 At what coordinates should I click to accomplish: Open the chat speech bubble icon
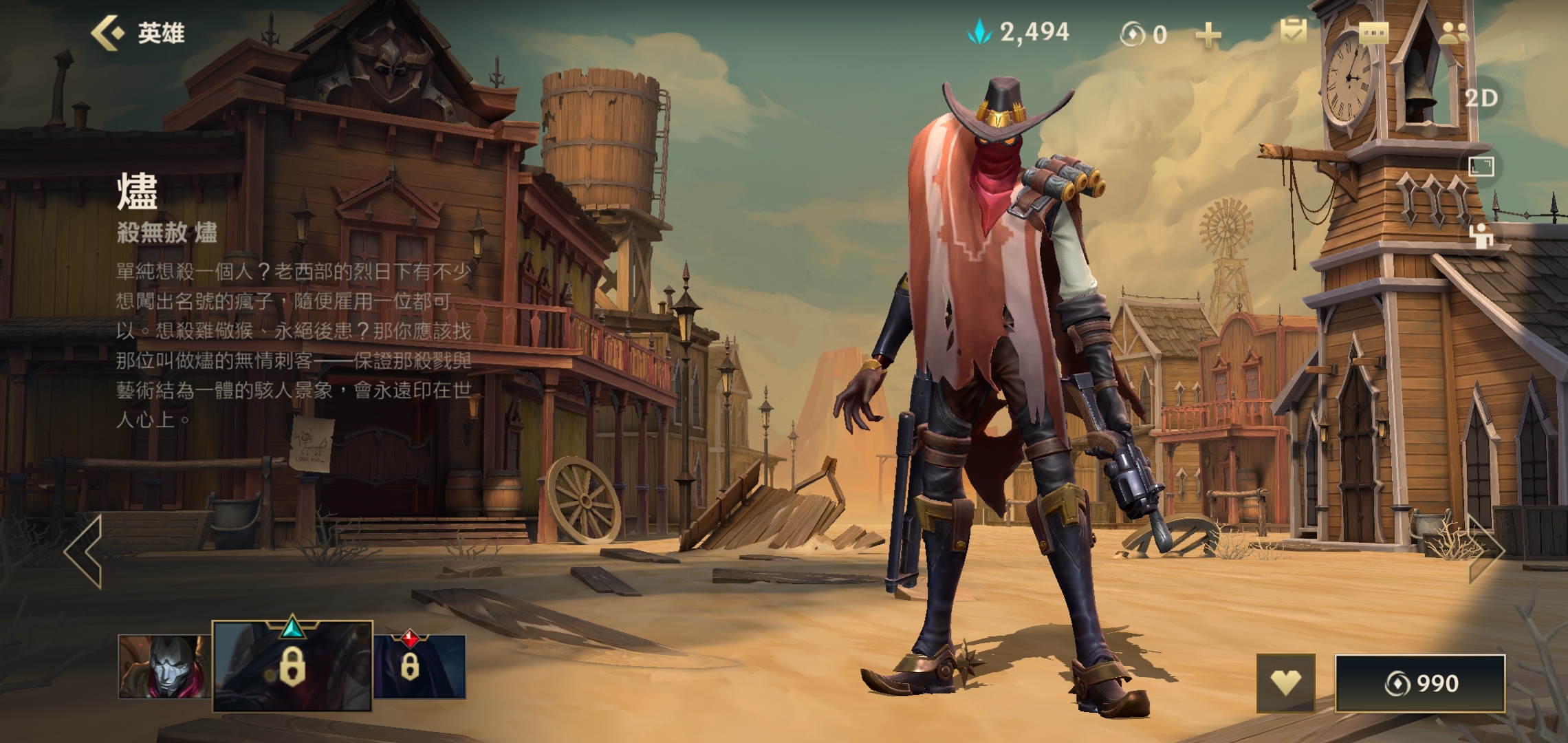pos(1373,33)
